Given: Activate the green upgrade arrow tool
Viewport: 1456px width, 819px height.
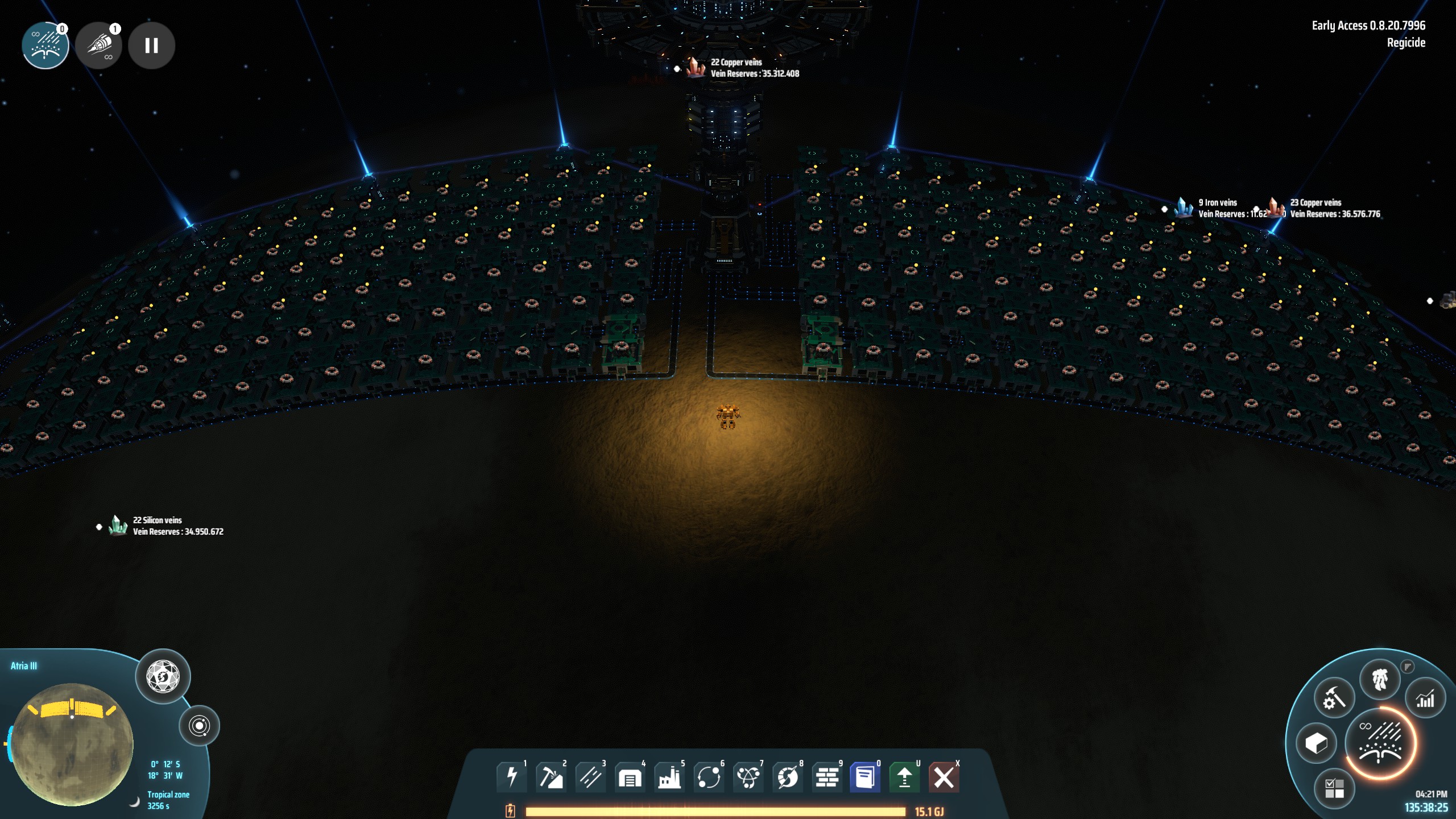Looking at the screenshot, I should 904,777.
